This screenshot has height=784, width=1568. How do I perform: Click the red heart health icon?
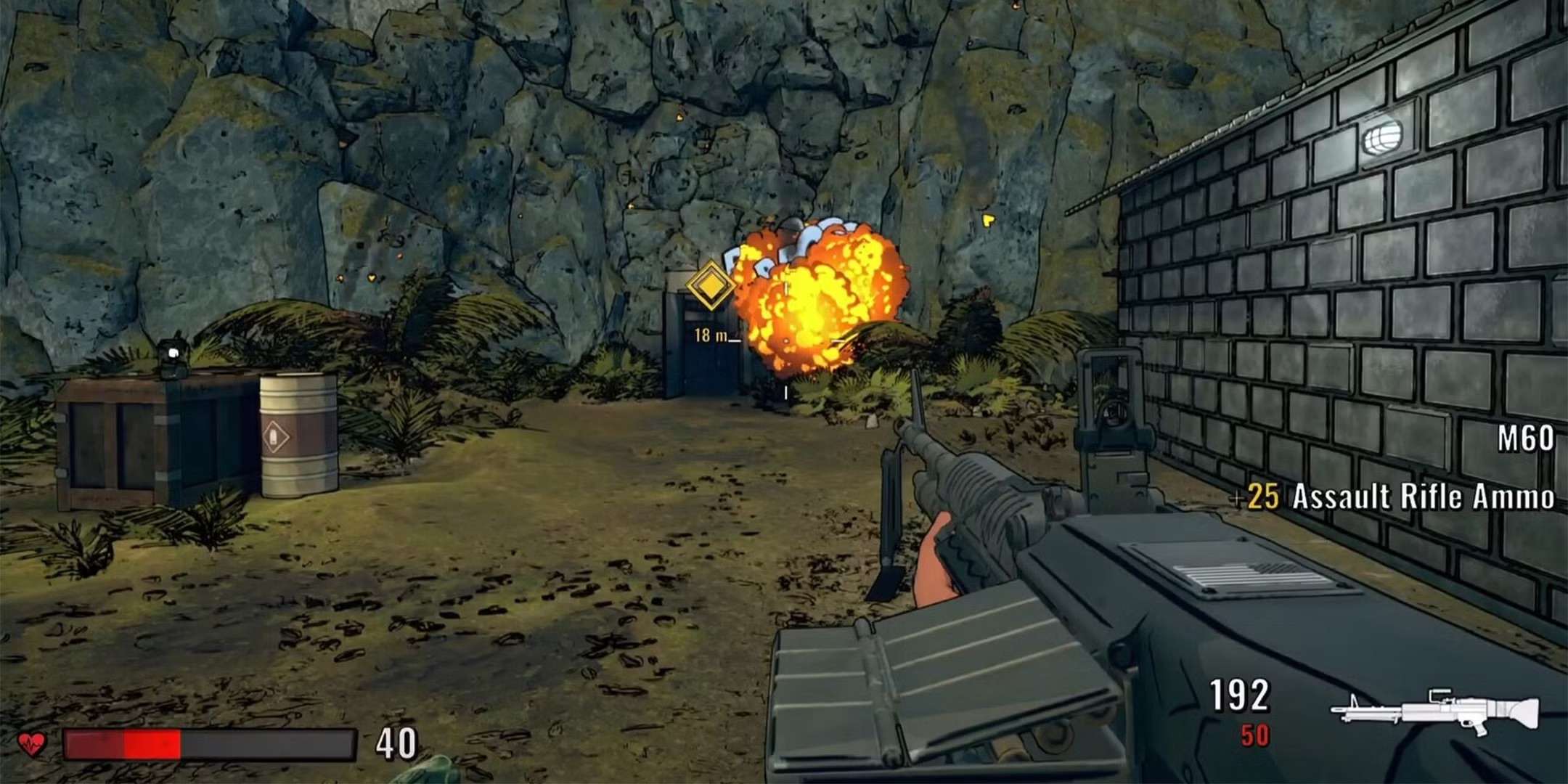click(32, 743)
